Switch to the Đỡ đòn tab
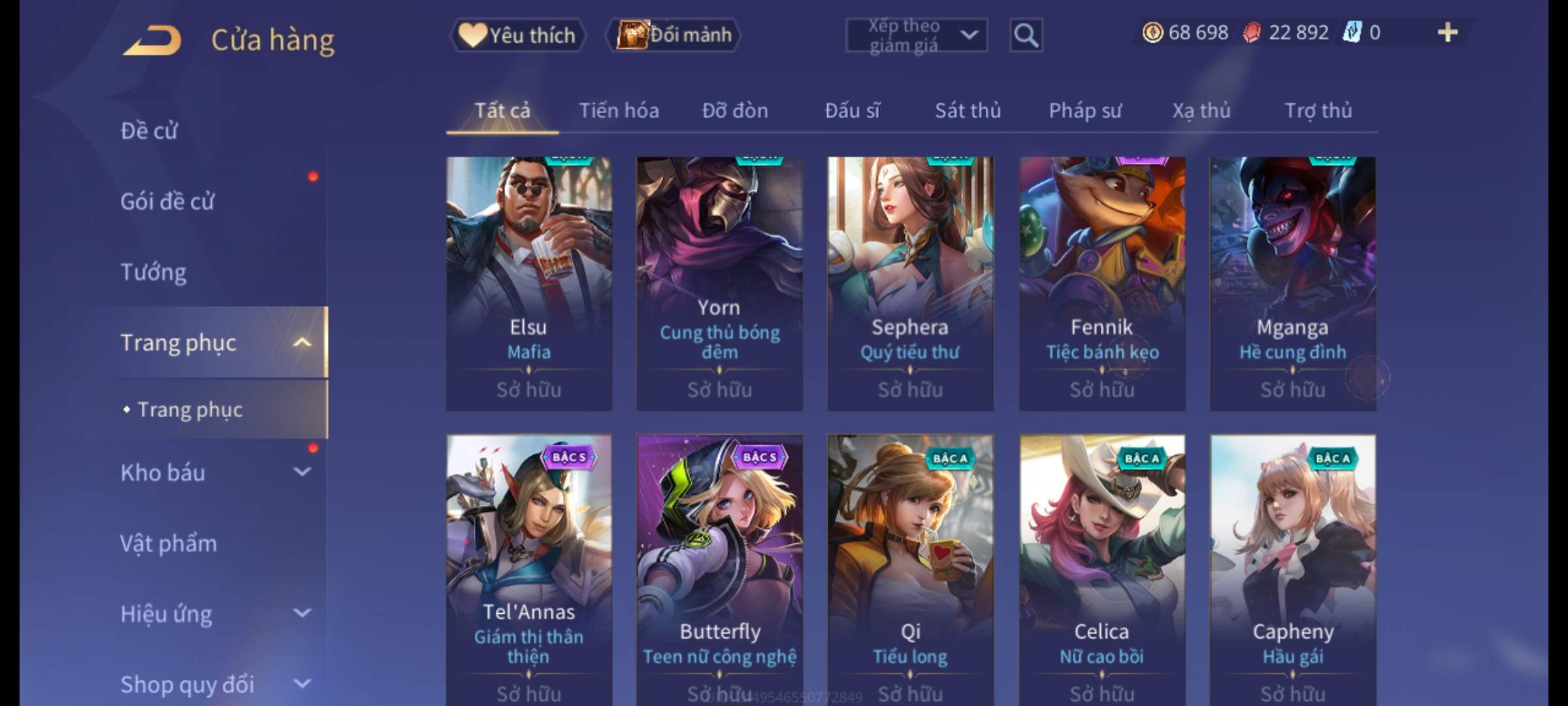Screen dimensions: 1568x706 pos(735,110)
